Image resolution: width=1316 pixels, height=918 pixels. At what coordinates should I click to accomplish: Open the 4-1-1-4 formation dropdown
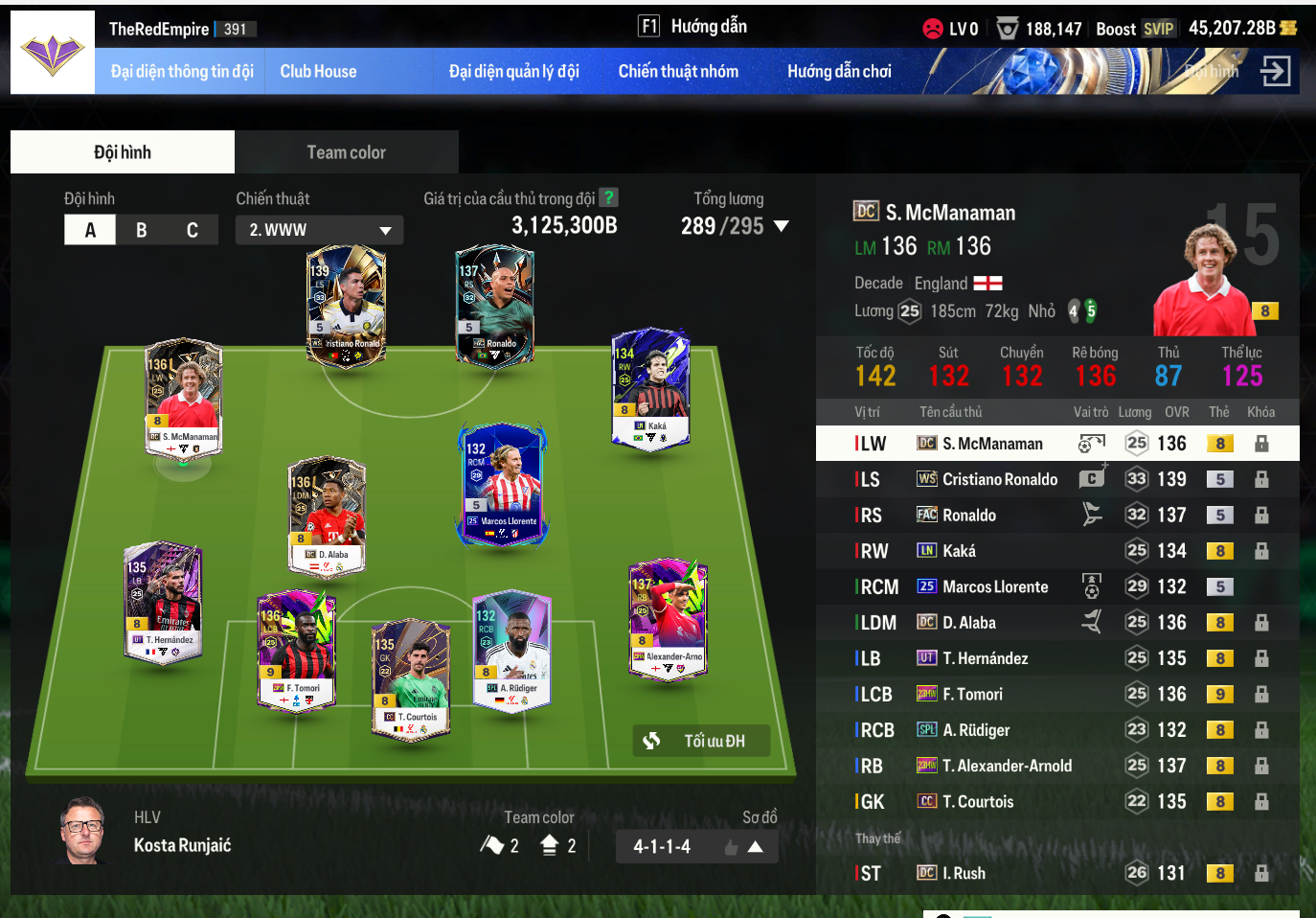pos(696,847)
